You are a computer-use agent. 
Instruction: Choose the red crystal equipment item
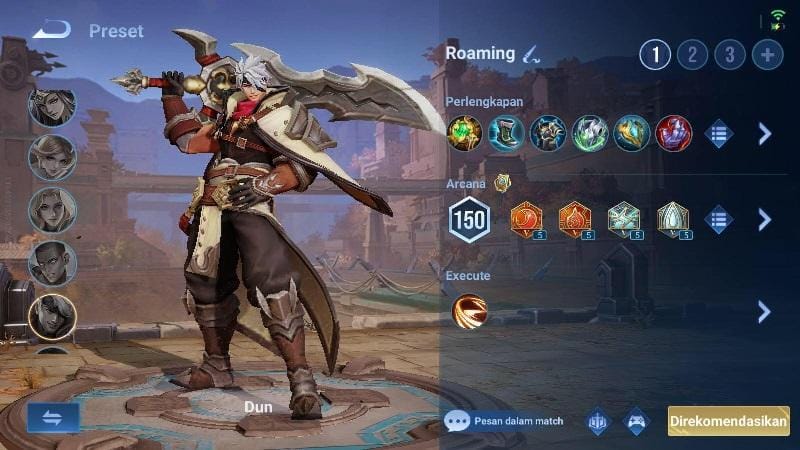674,133
